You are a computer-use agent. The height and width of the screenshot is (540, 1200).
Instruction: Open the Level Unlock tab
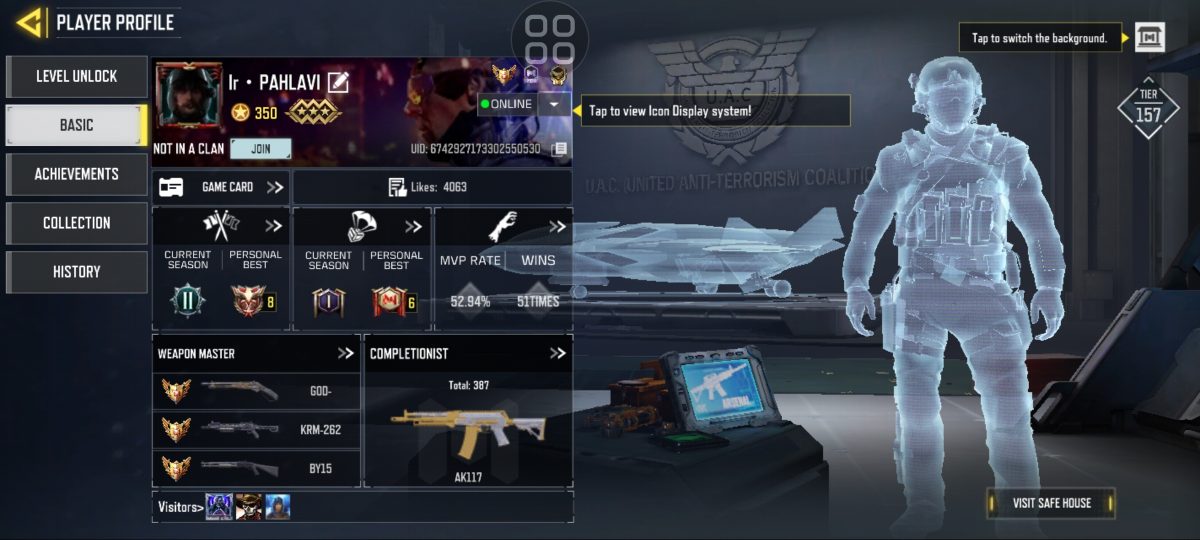[x=77, y=76]
